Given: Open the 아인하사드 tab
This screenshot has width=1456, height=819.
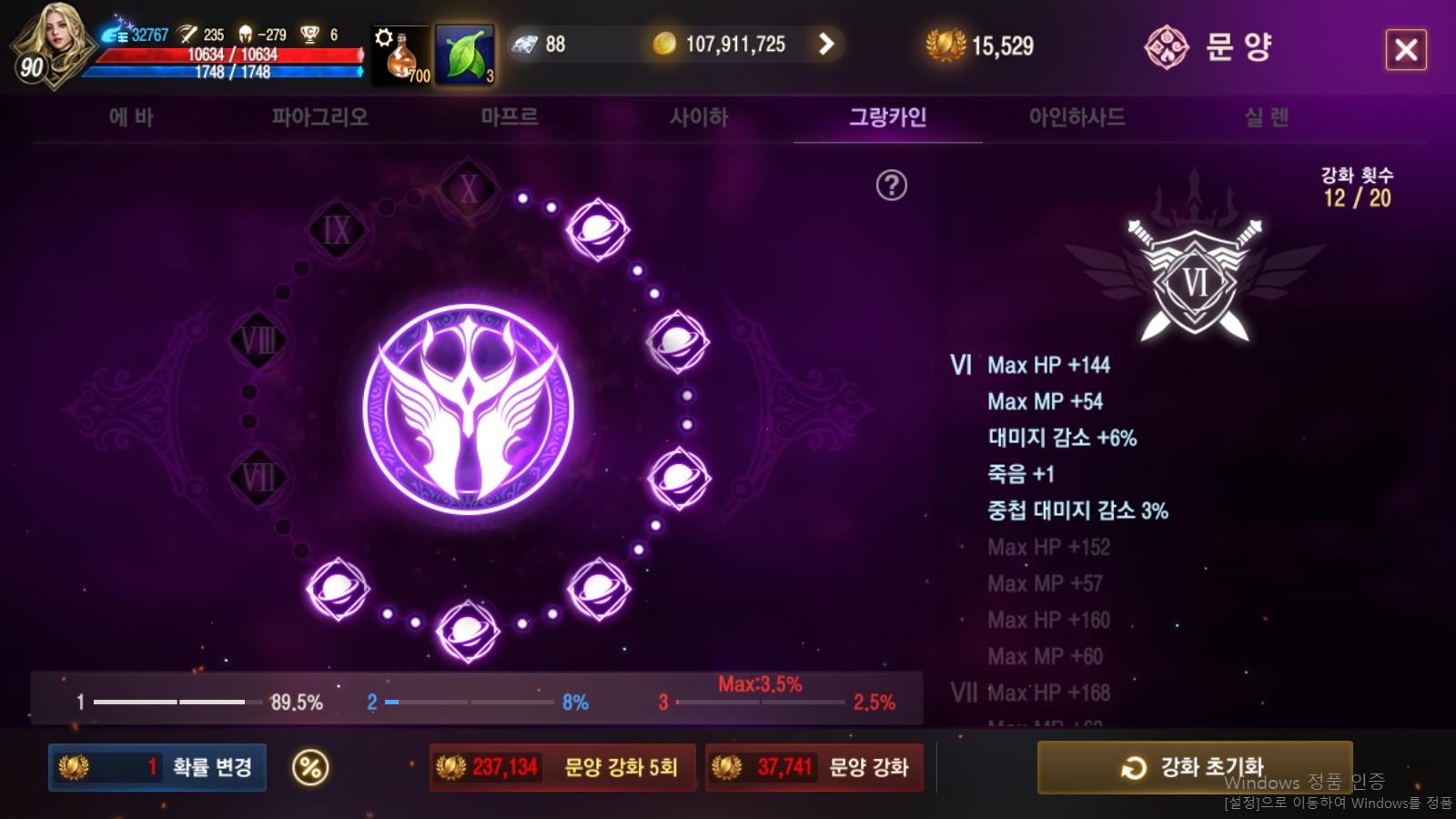Looking at the screenshot, I should point(1077,116).
